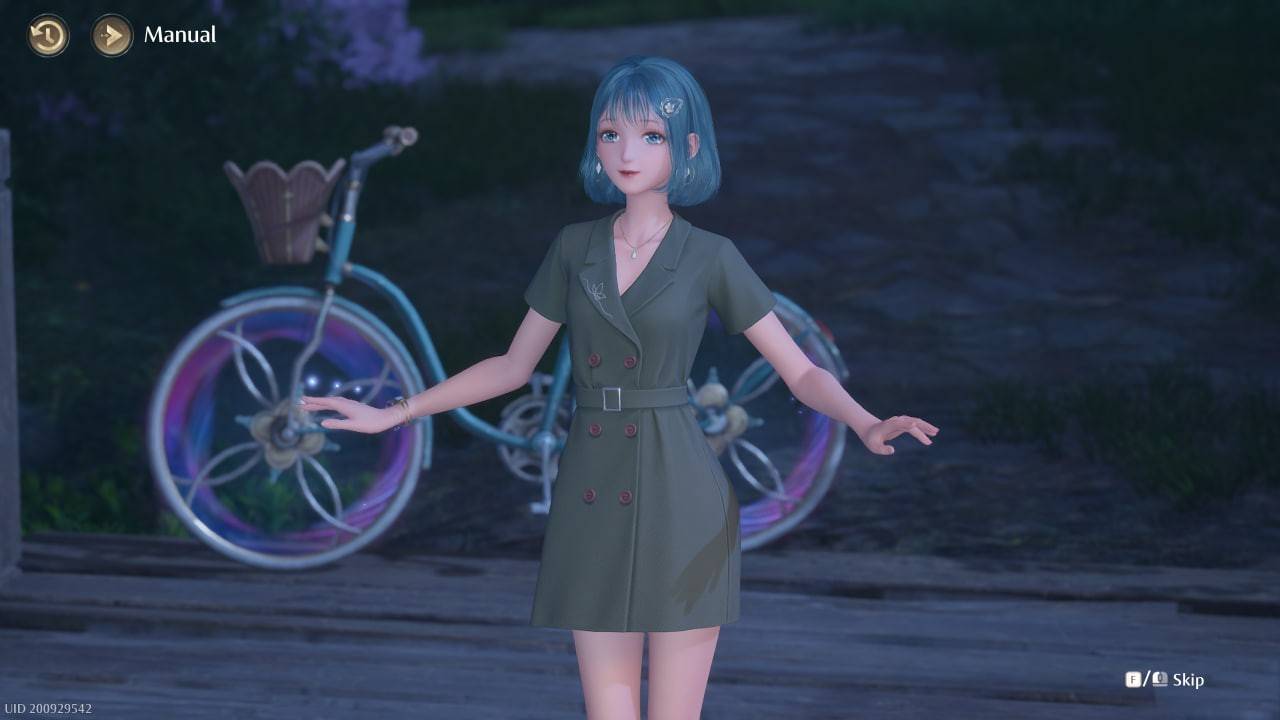1280x720 pixels.
Task: Click the mouse icon beside Skip
Action: point(1159,678)
